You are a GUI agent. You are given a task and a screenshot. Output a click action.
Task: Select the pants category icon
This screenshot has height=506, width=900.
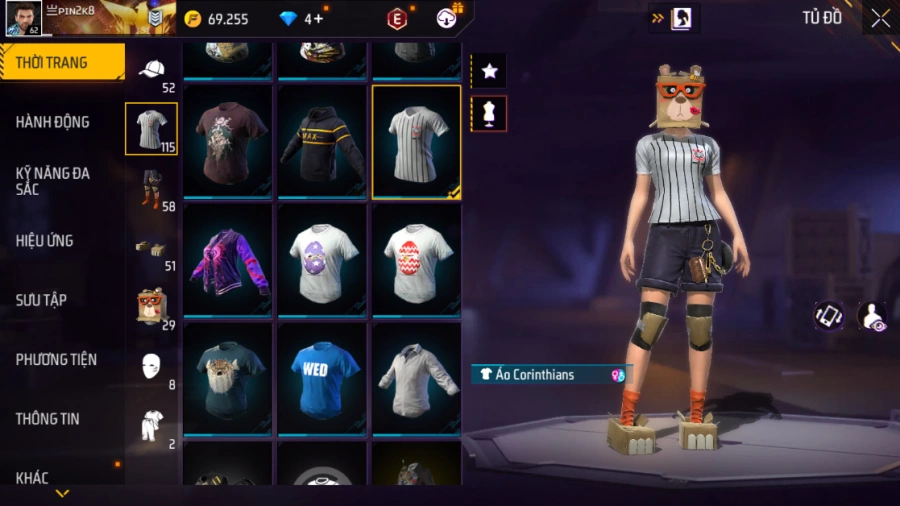coord(152,188)
